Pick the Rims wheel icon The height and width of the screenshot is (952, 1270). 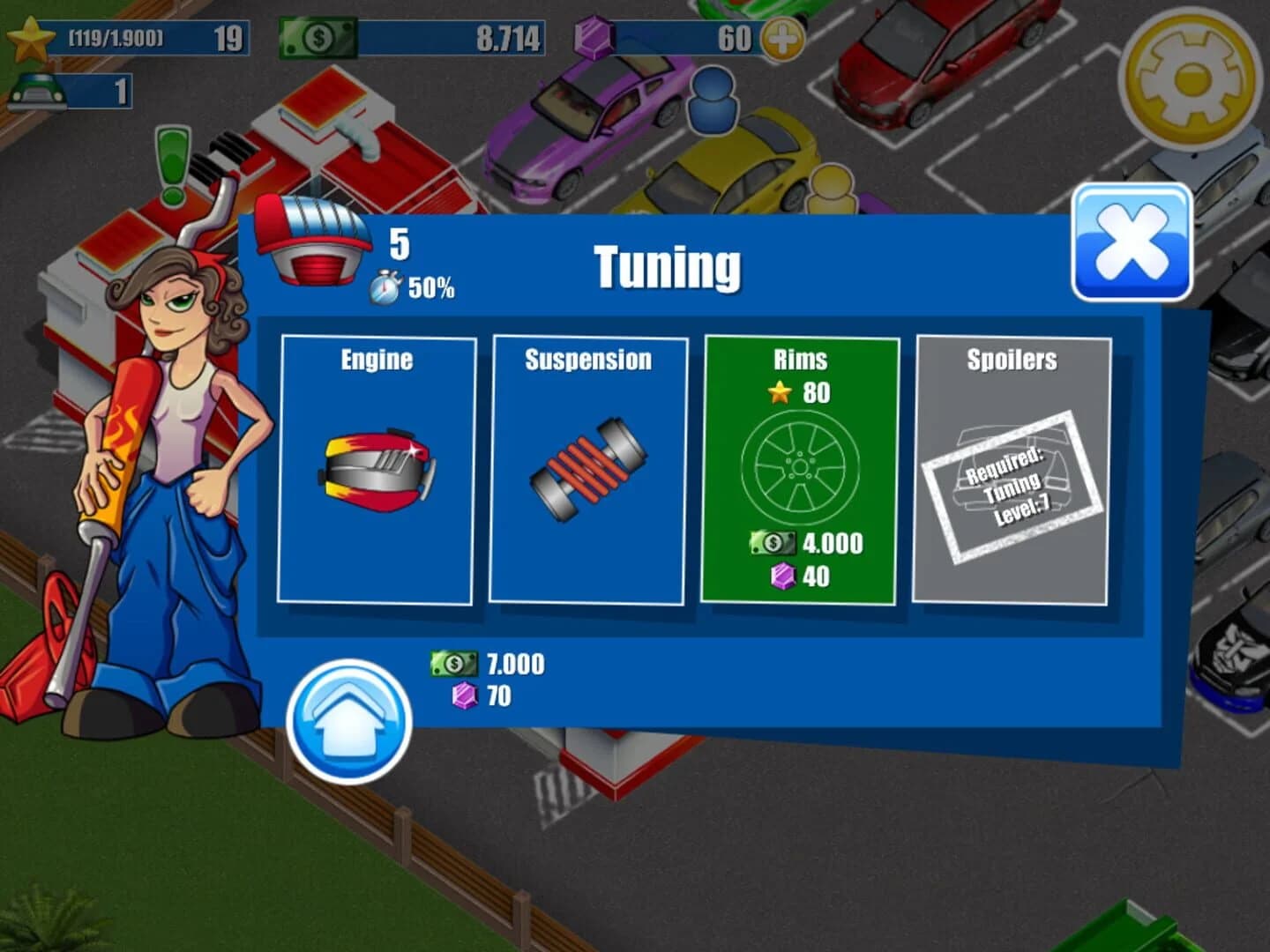tap(799, 465)
